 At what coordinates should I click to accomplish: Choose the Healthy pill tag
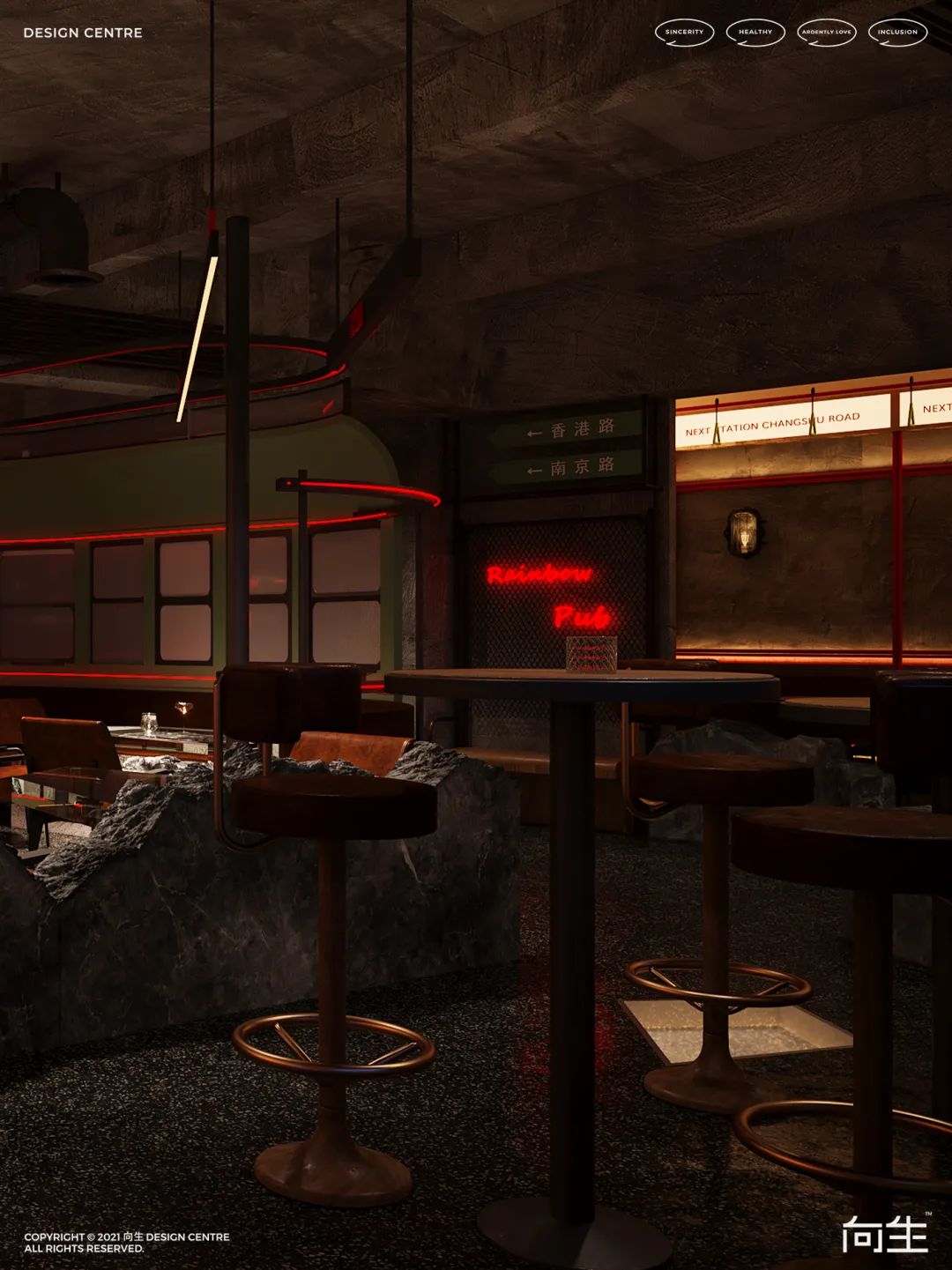coord(755,33)
